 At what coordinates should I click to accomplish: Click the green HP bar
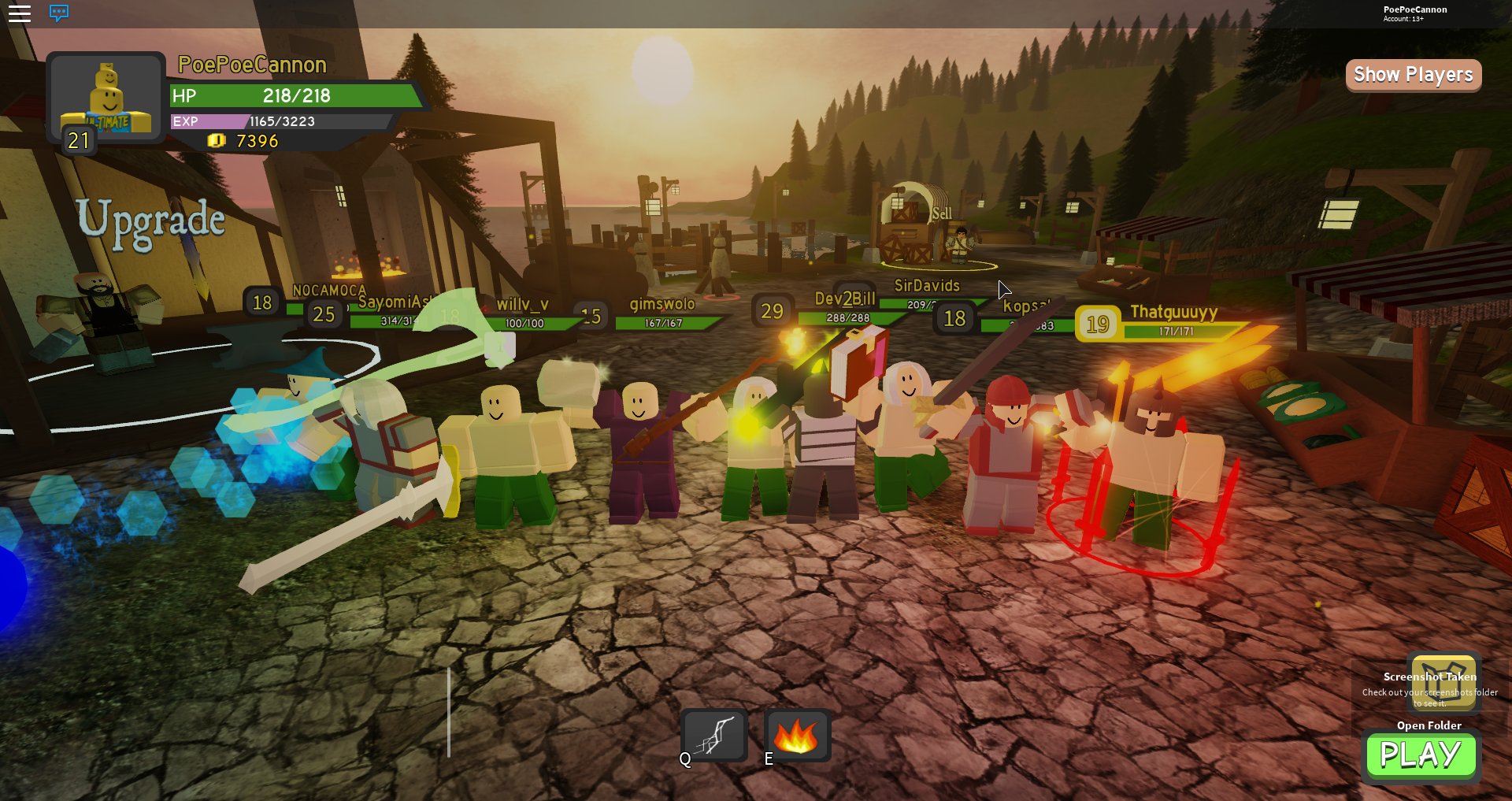tap(291, 97)
